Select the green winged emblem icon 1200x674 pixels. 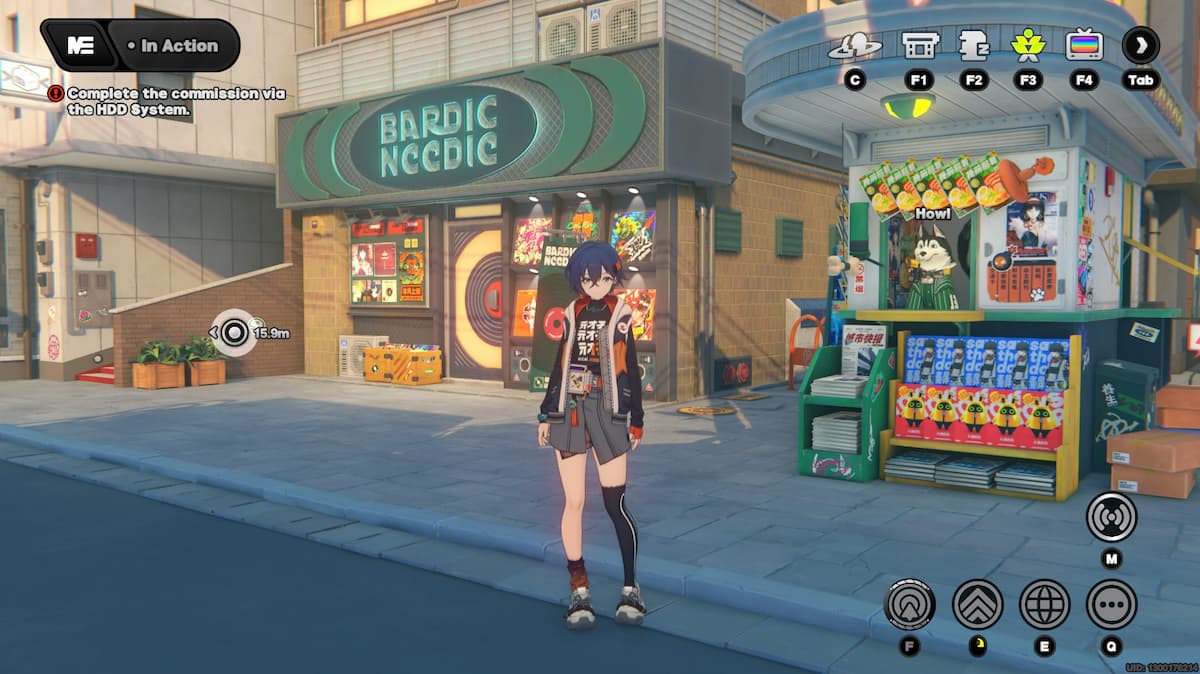click(1027, 45)
